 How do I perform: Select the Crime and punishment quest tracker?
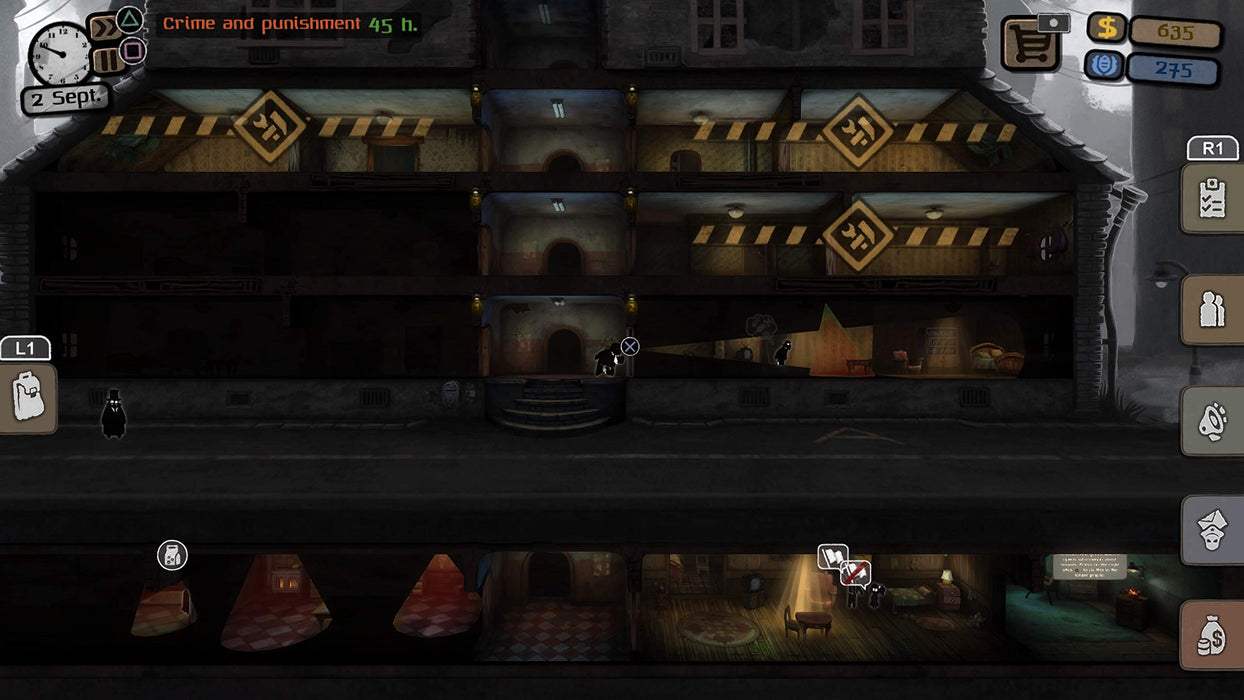pyautogui.click(x=290, y=24)
